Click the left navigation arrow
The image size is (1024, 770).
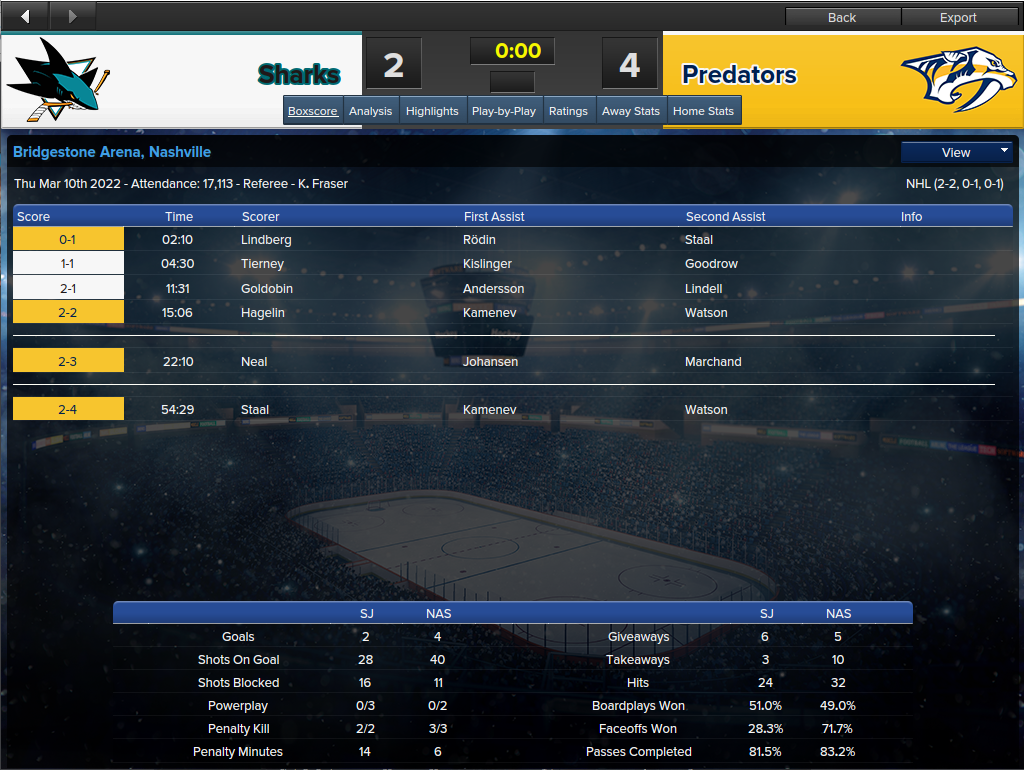click(25, 16)
